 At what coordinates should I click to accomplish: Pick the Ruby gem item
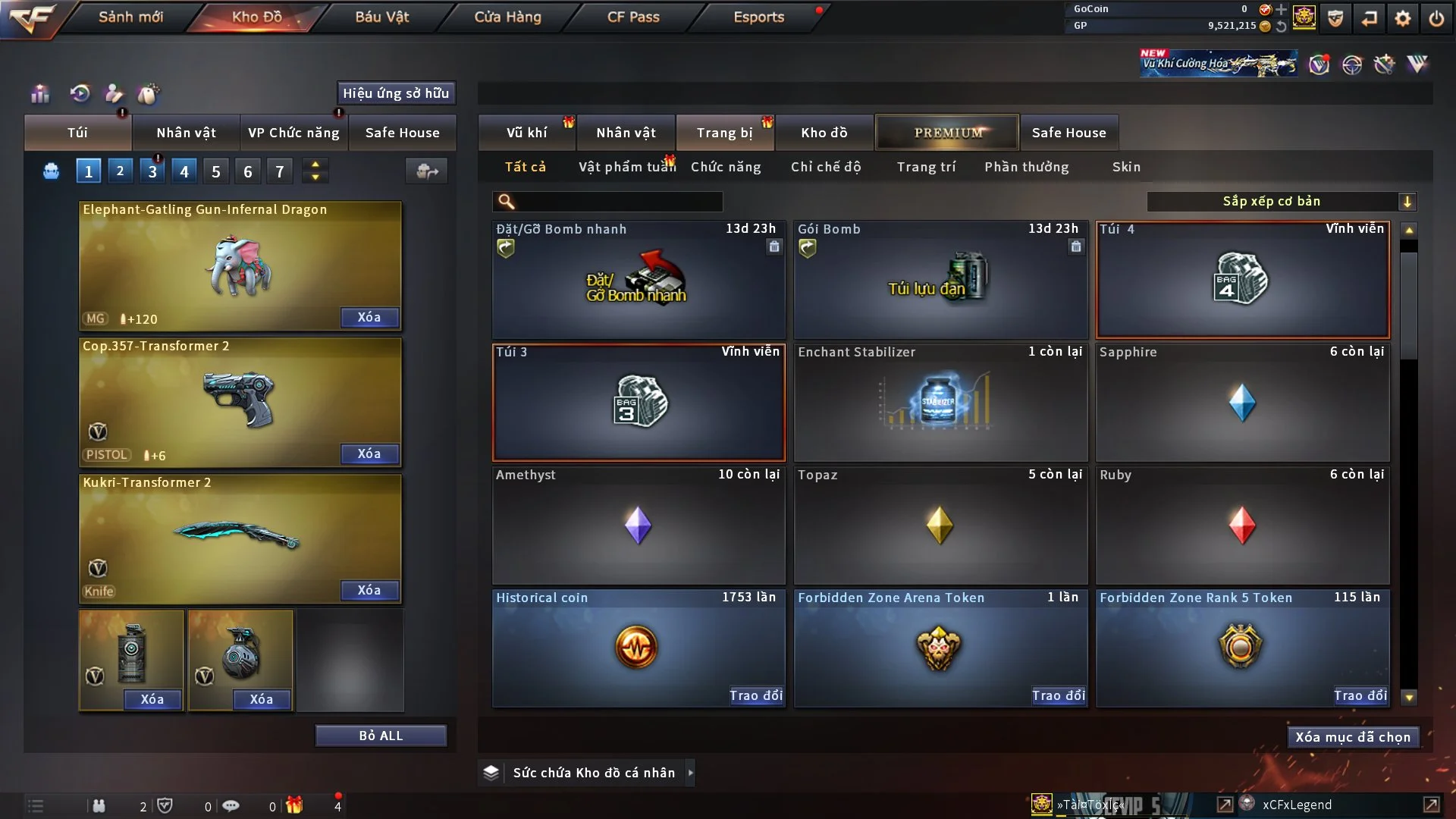click(x=1241, y=526)
